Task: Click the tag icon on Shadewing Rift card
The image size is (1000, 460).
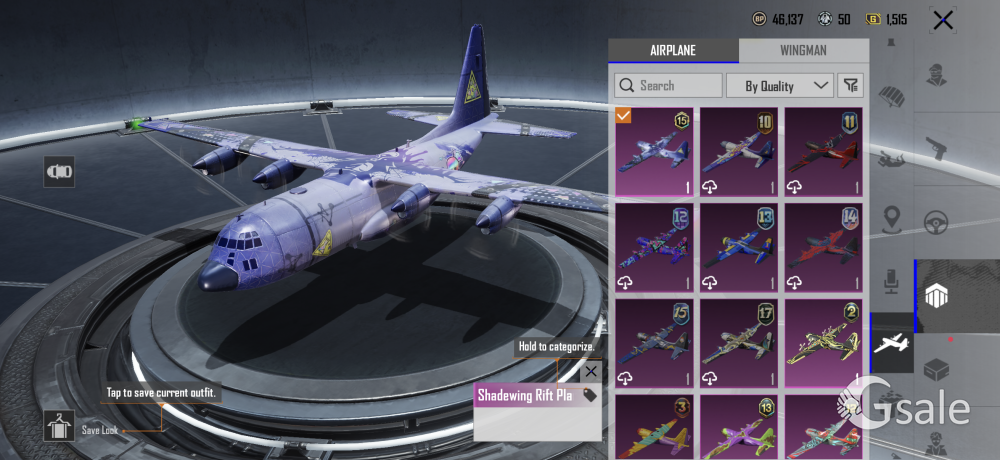Action: coord(590,395)
